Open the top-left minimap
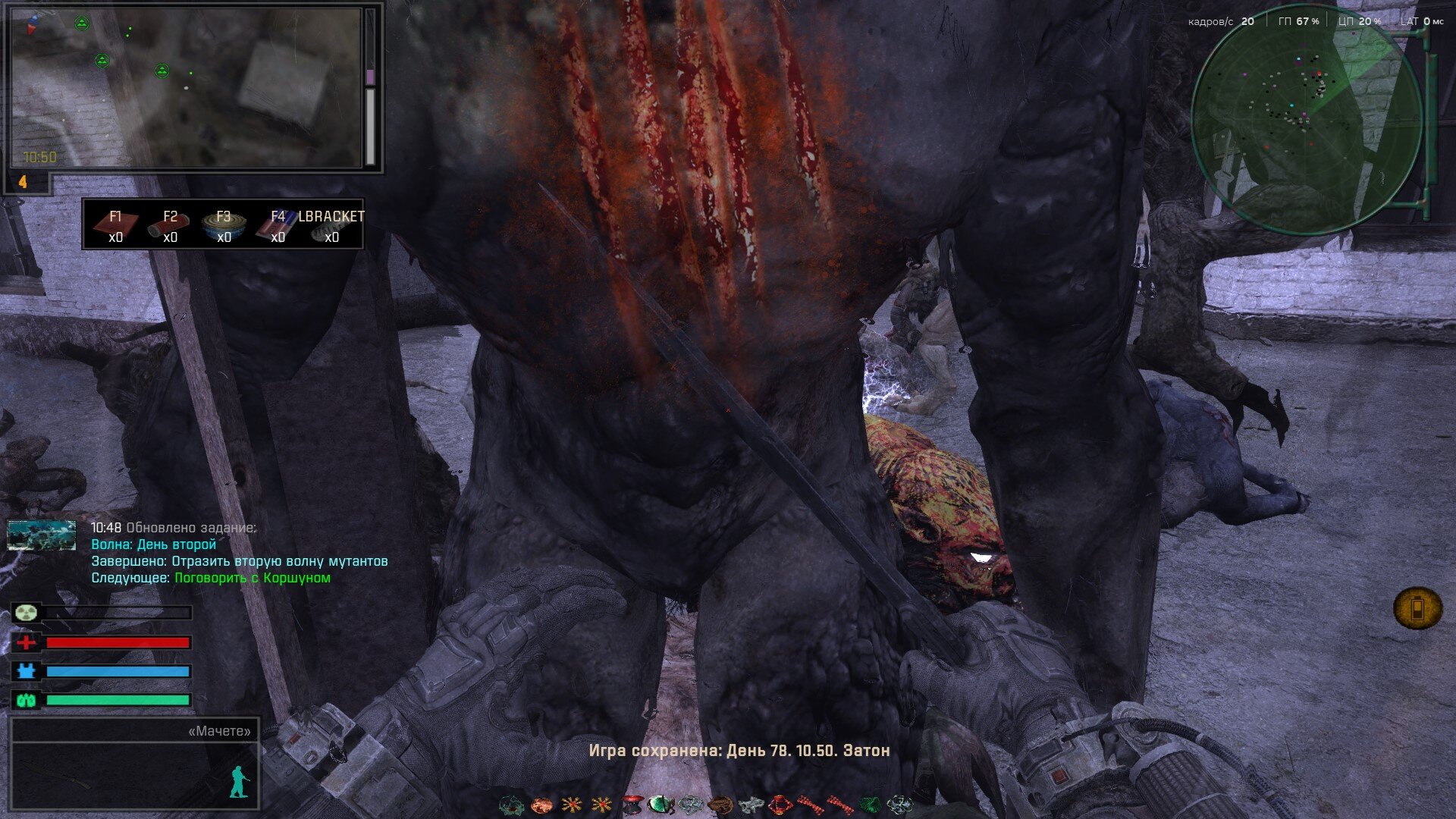 click(x=186, y=87)
